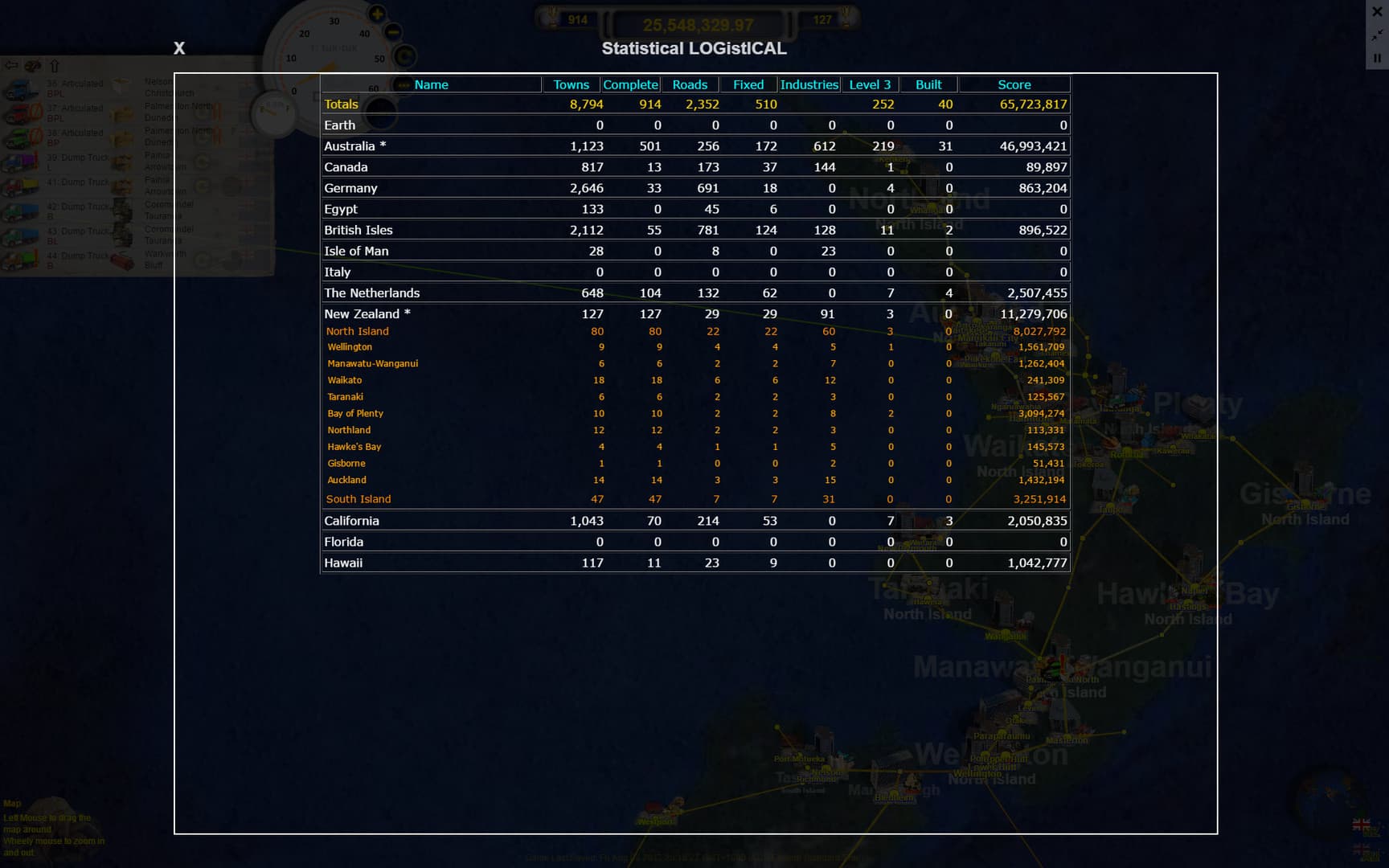Select the South Island row in the statistics
This screenshot has width=1389, height=868.
359,499
